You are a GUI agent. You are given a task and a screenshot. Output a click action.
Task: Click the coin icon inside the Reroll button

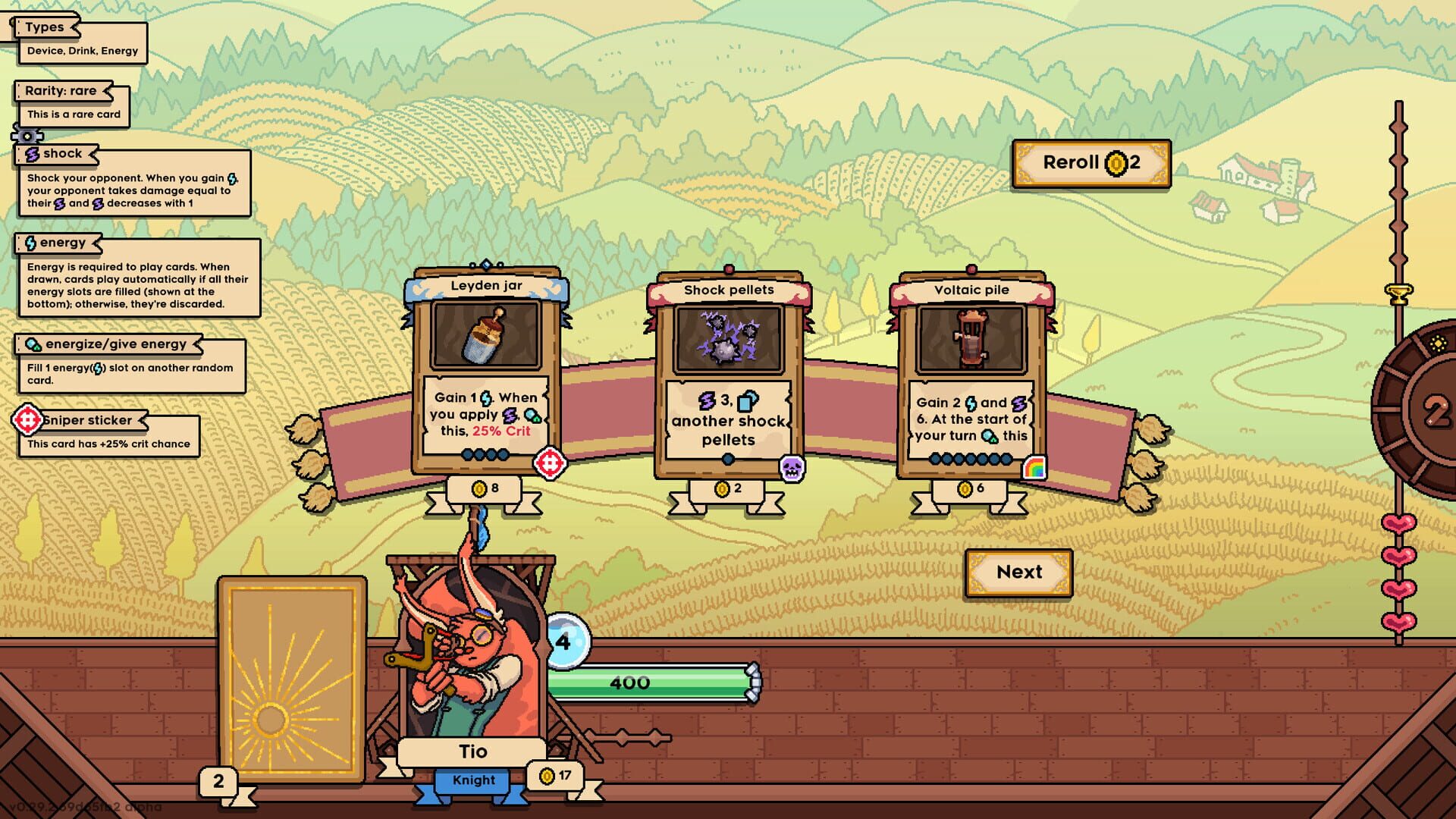click(1116, 162)
